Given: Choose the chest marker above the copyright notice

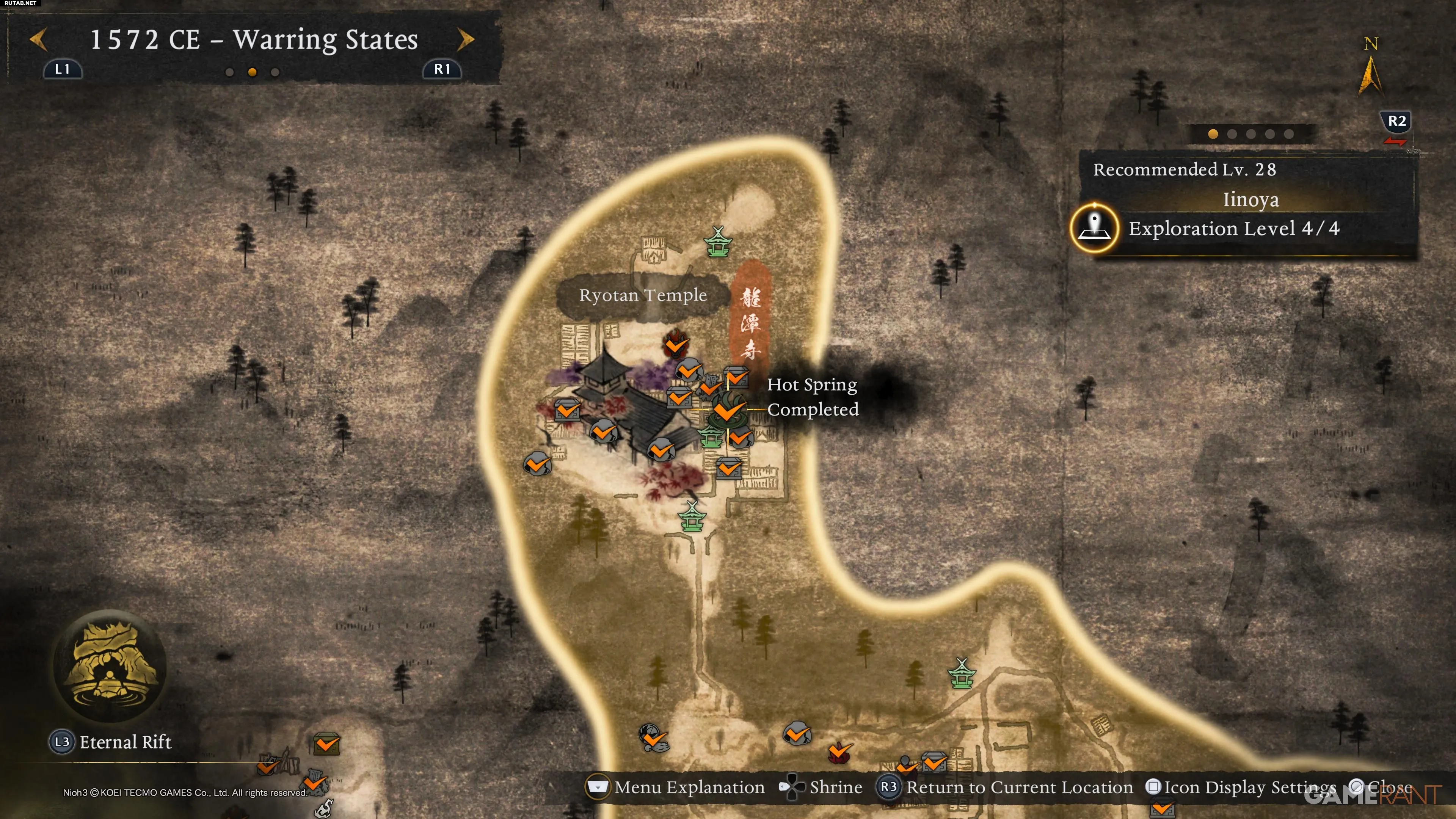Looking at the screenshot, I should (327, 743).
